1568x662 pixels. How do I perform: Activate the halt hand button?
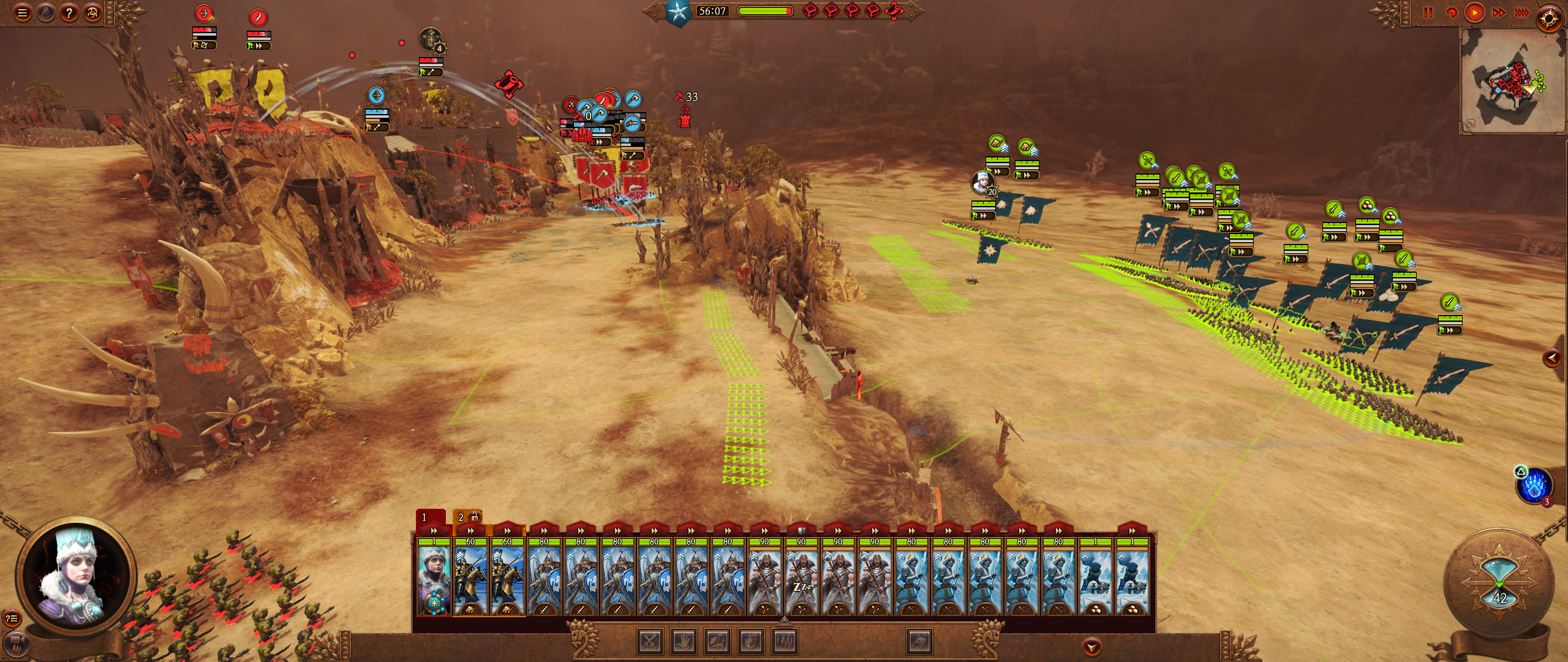(x=684, y=642)
